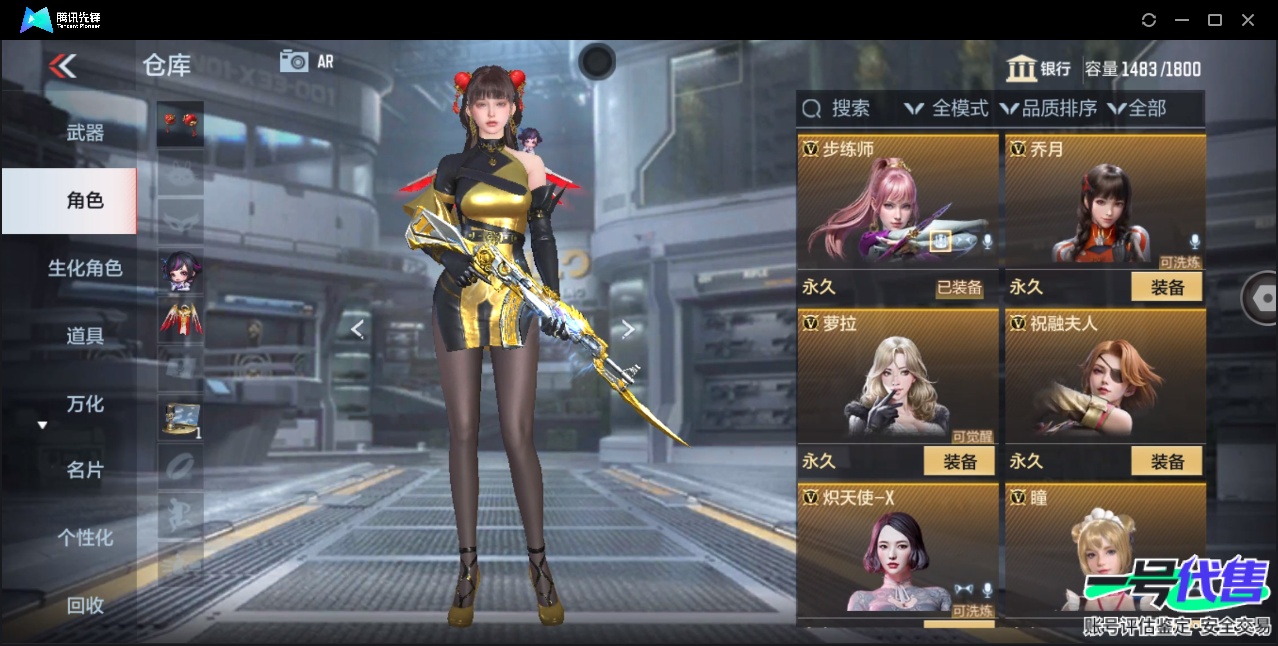Rotate character with the right arrow

pyautogui.click(x=628, y=329)
